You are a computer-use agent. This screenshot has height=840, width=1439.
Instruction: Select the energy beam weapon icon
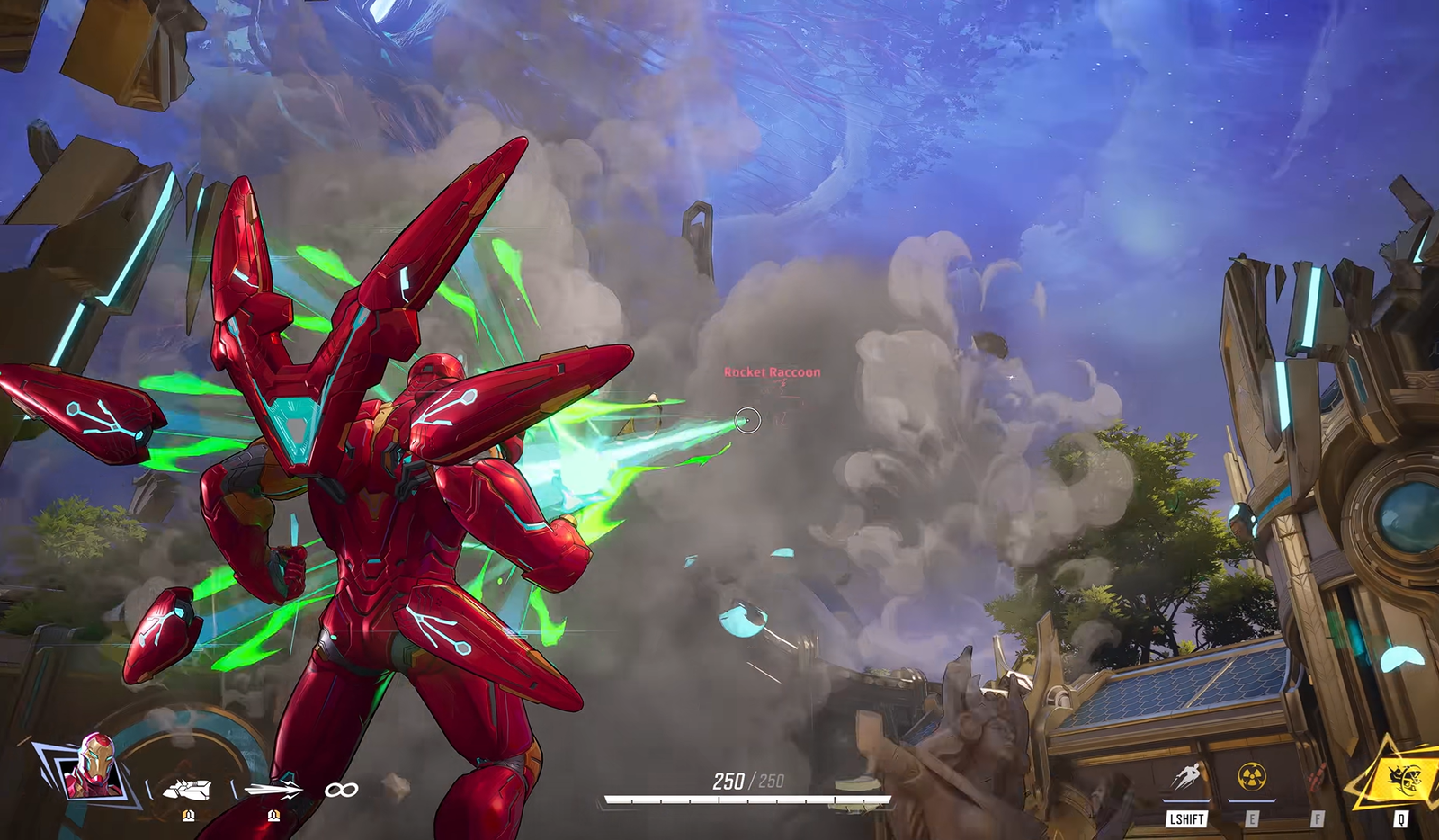pos(274,789)
